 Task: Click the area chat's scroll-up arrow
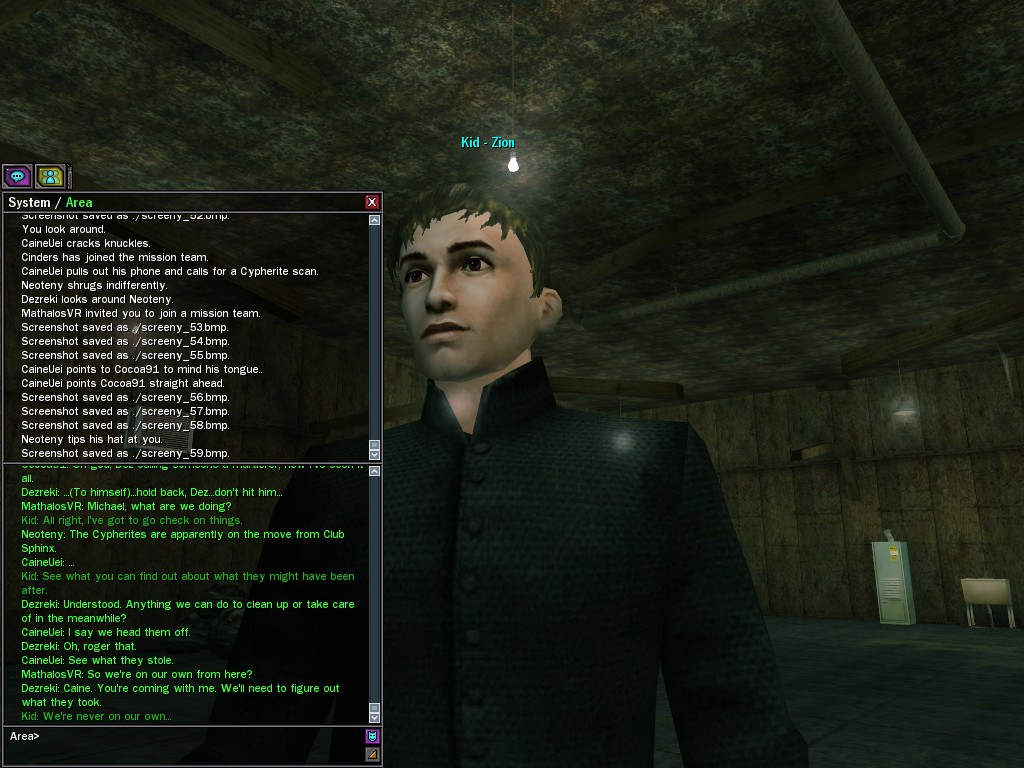(x=374, y=471)
